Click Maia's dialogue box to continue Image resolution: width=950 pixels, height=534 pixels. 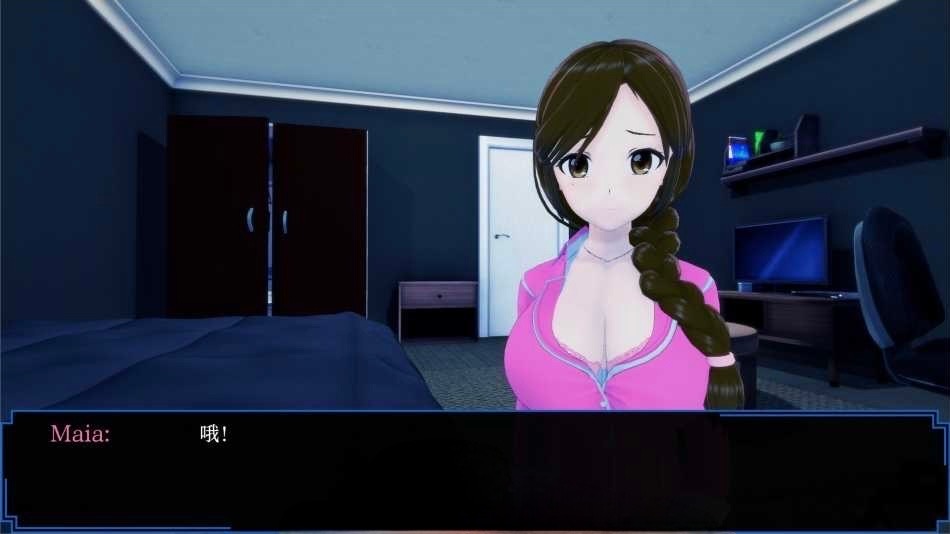(x=475, y=470)
